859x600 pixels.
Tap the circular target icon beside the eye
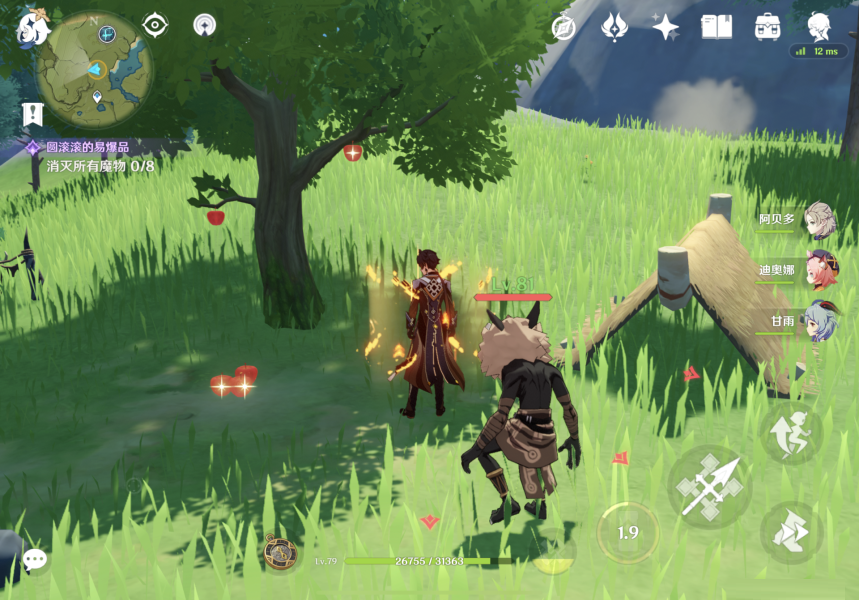[x=205, y=25]
